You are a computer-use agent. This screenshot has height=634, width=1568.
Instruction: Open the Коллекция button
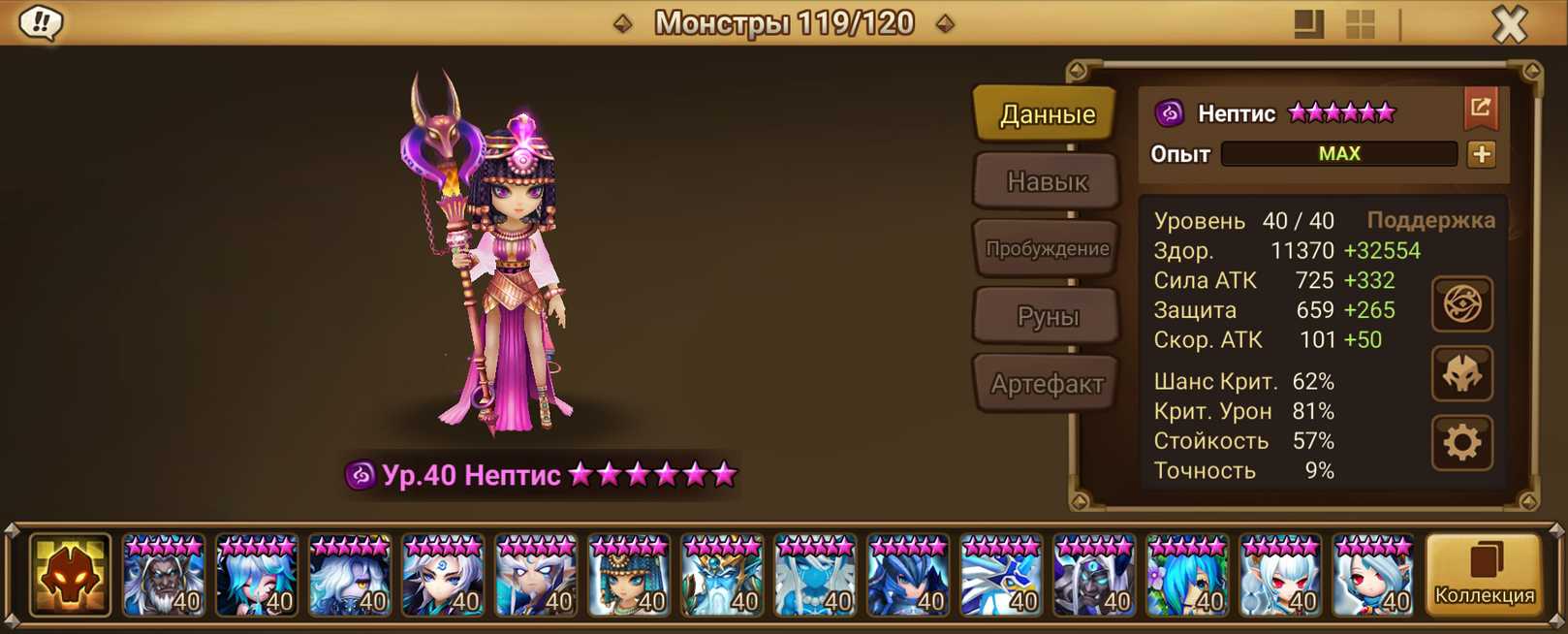point(1484,575)
